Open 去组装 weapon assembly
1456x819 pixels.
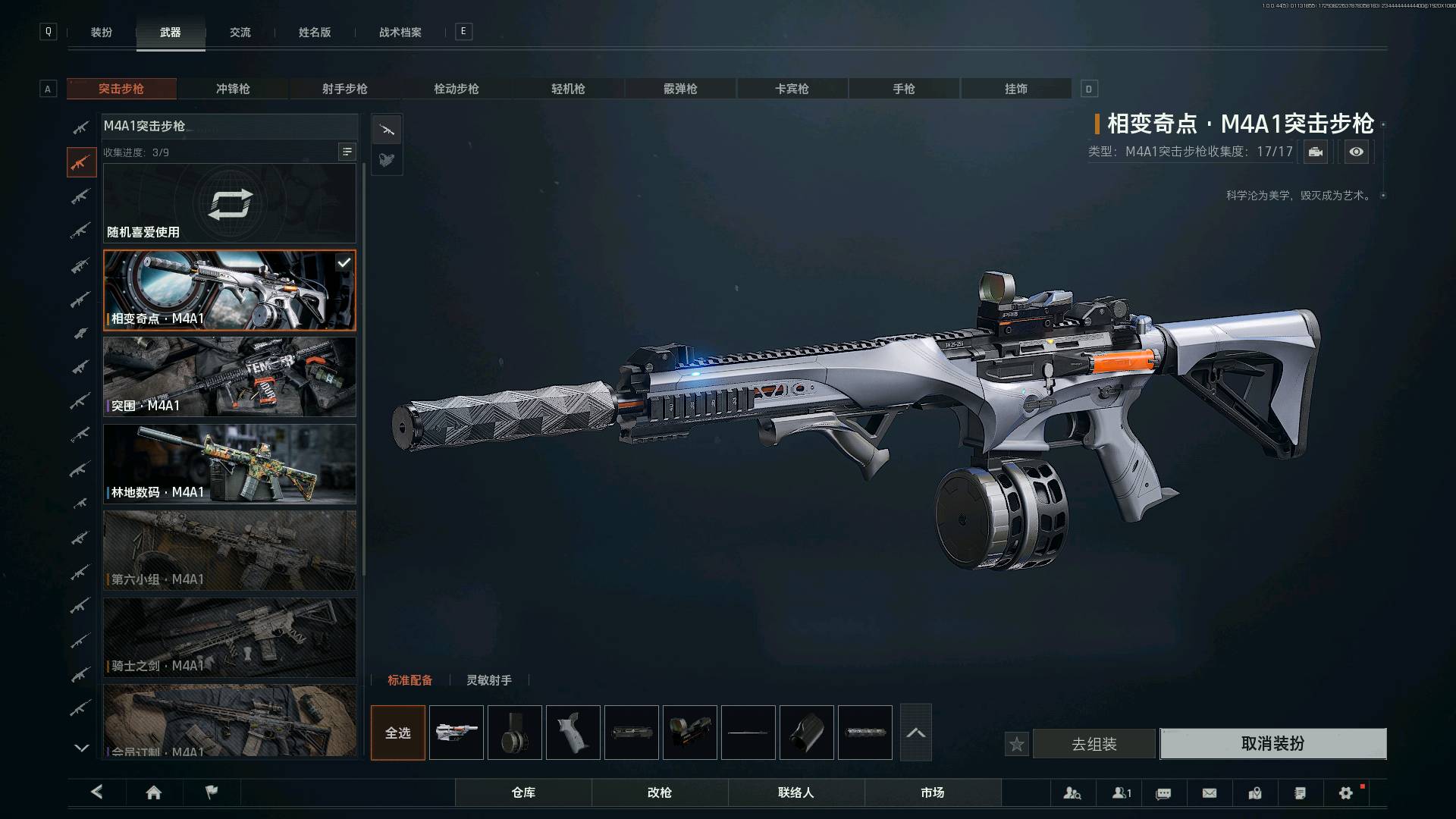pyautogui.click(x=1094, y=744)
